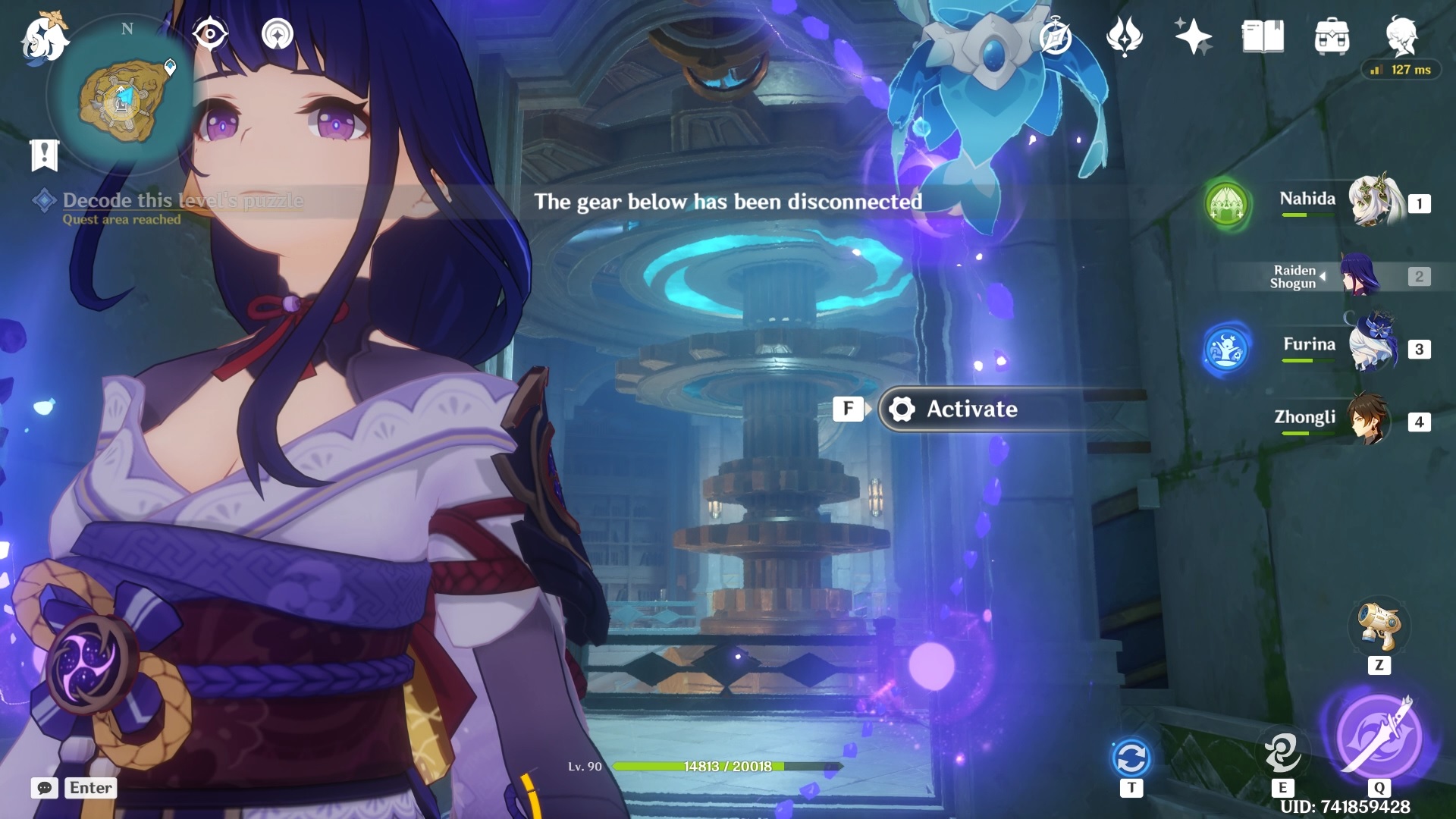1456x819 pixels.
Task: Open the adventurer compass icon
Action: click(1055, 36)
